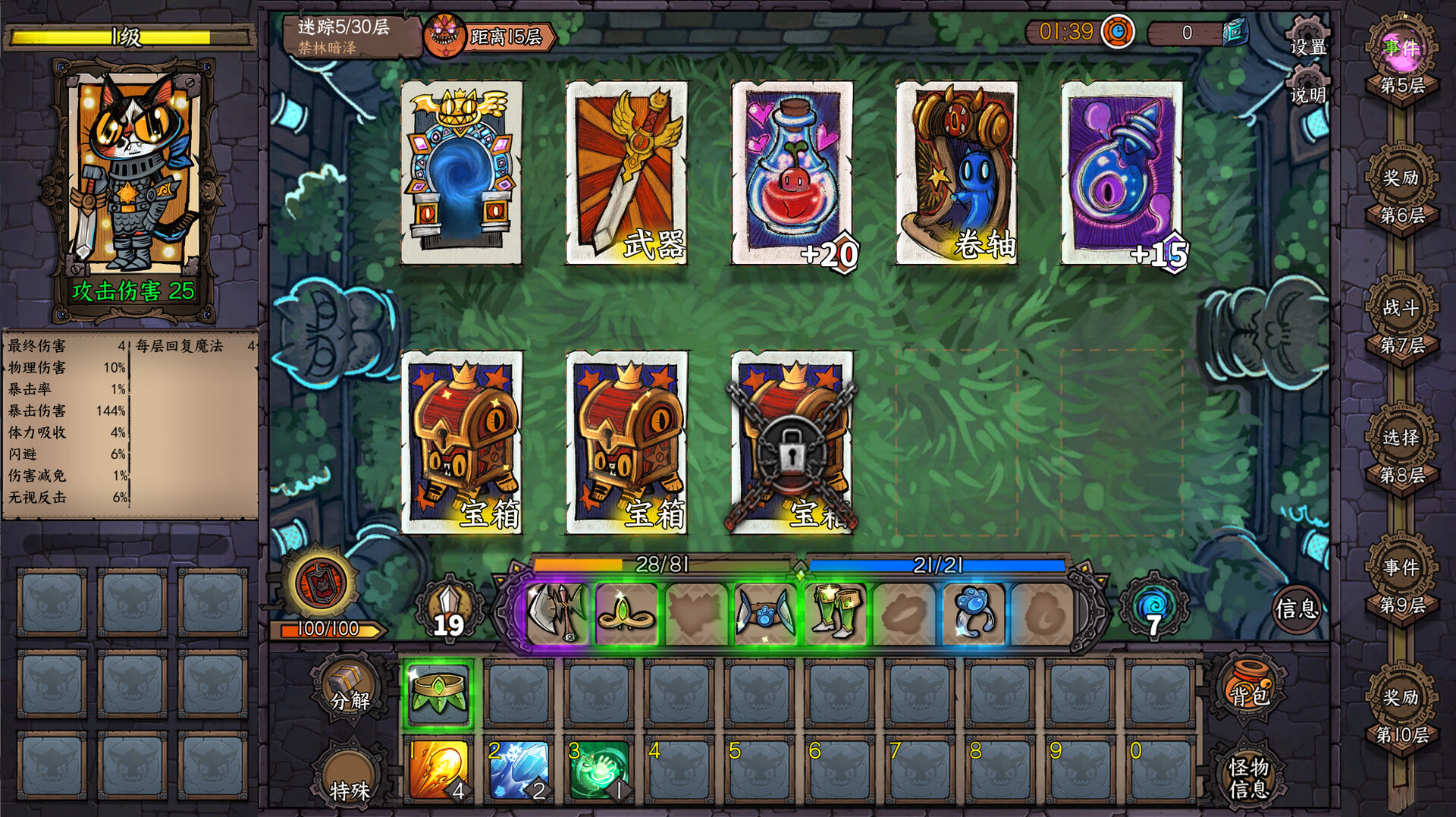Select the green crown item in the inventory row
The width and height of the screenshot is (1456, 817).
438,690
